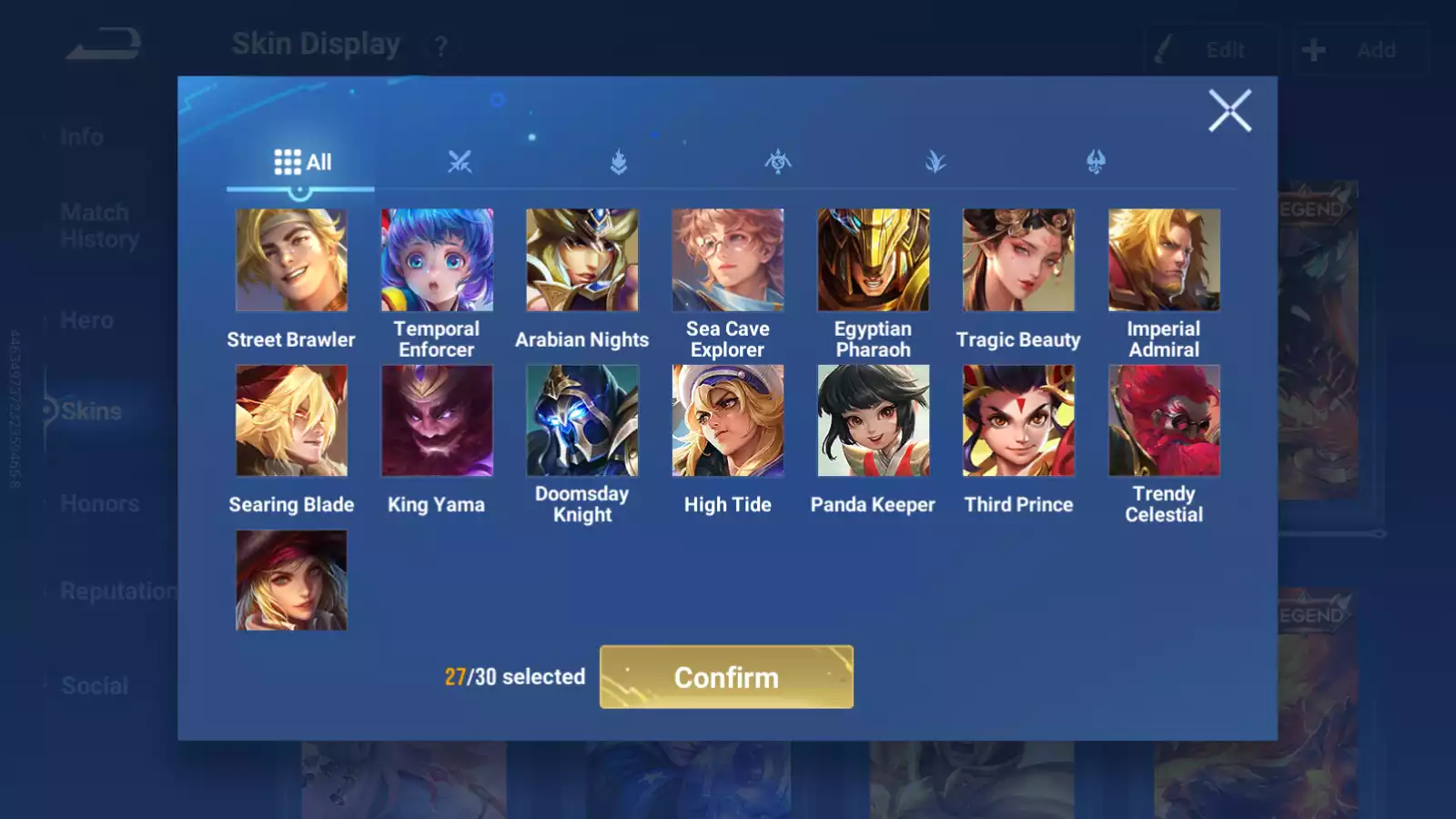1456x819 pixels.
Task: Select the Sea Cave Explorer skin
Action: click(x=728, y=260)
